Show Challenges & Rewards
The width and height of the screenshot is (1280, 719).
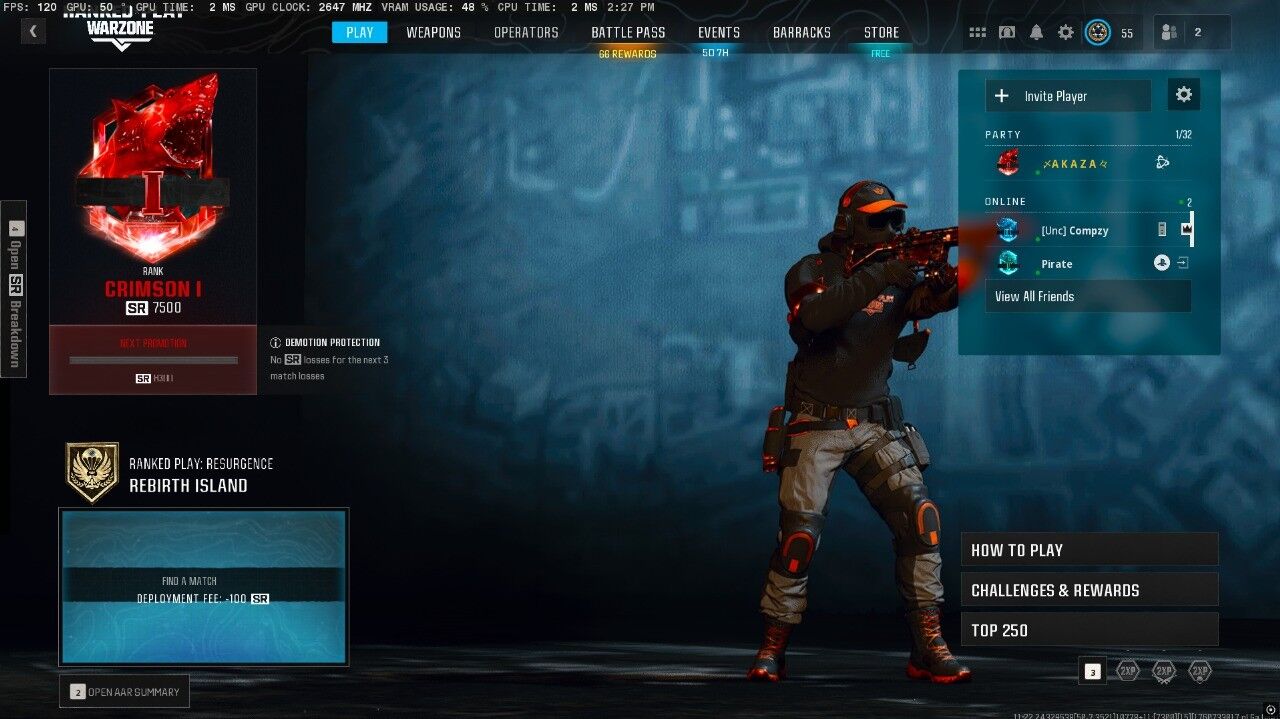click(x=1089, y=590)
